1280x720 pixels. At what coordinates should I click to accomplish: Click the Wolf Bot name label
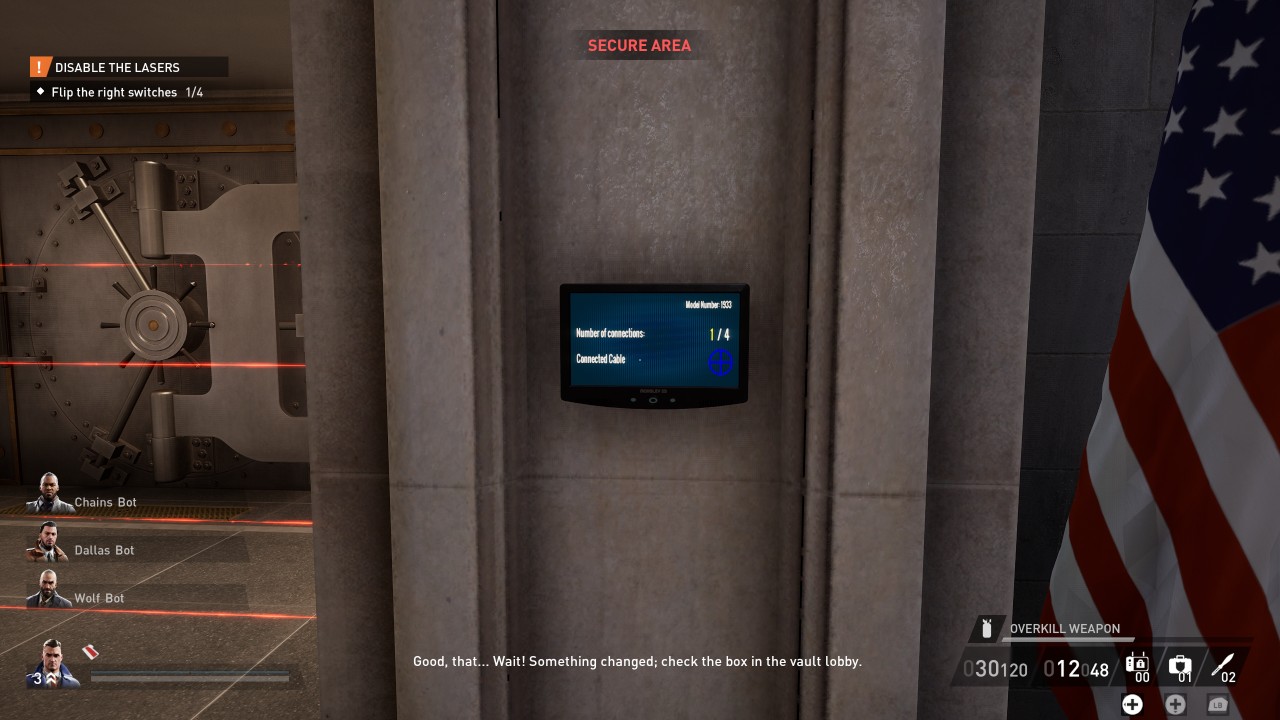pos(99,598)
